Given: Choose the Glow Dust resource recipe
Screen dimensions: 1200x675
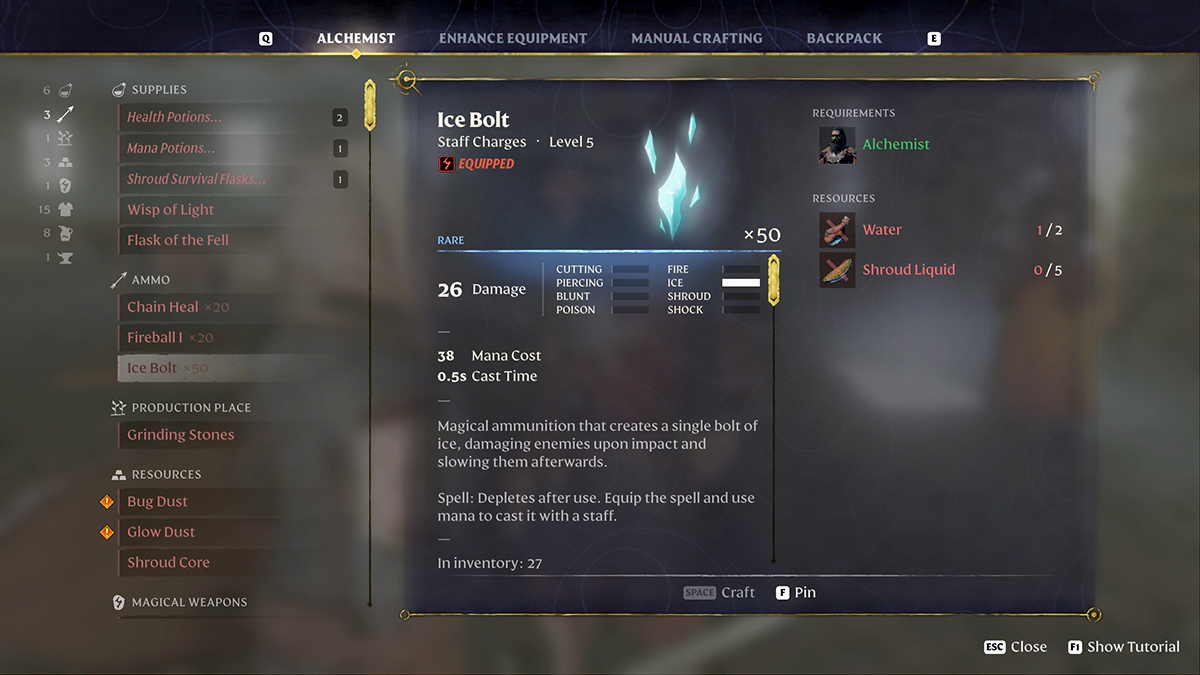Looking at the screenshot, I should tap(161, 532).
